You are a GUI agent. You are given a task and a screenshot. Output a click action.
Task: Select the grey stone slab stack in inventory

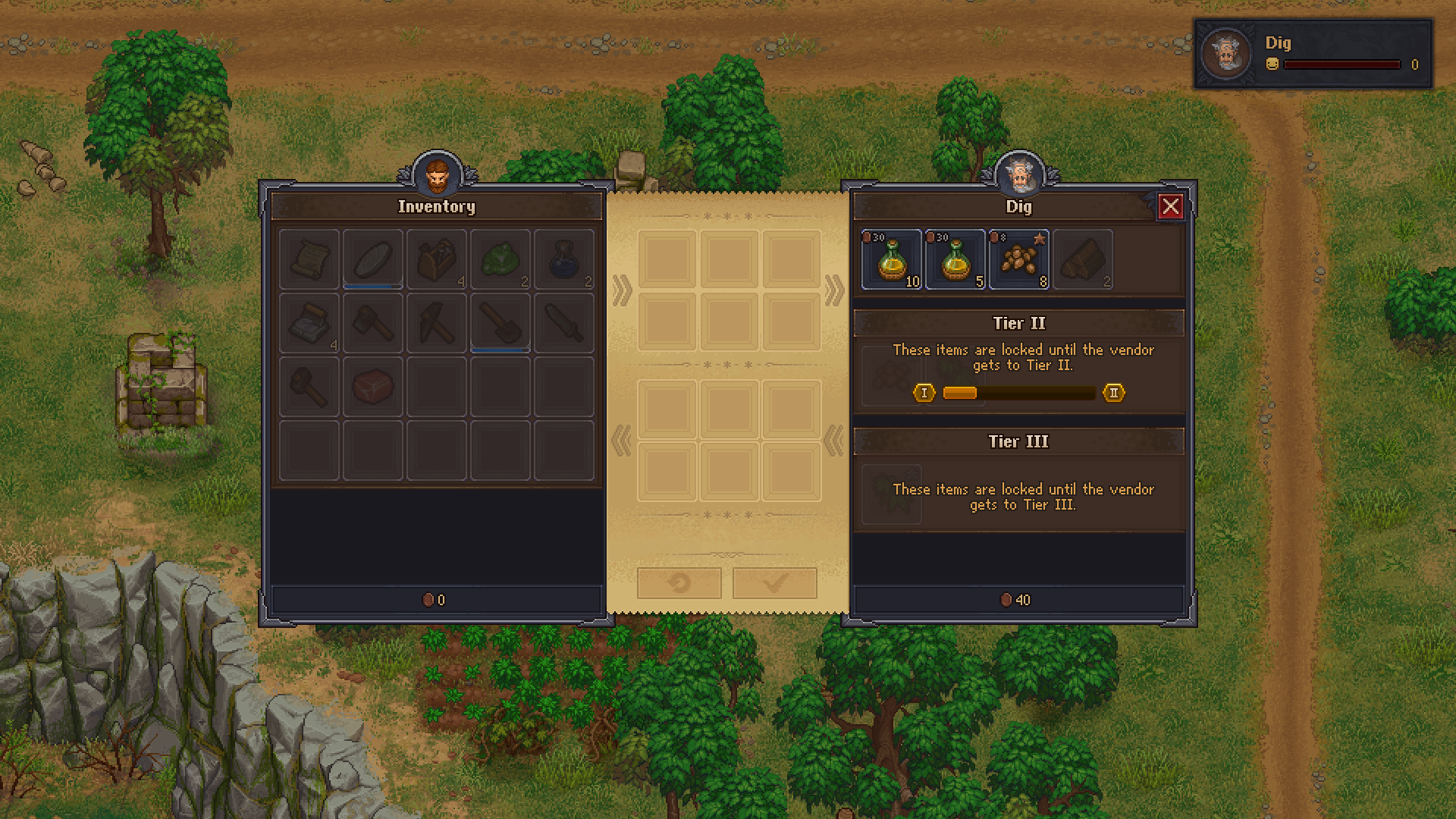(x=309, y=324)
